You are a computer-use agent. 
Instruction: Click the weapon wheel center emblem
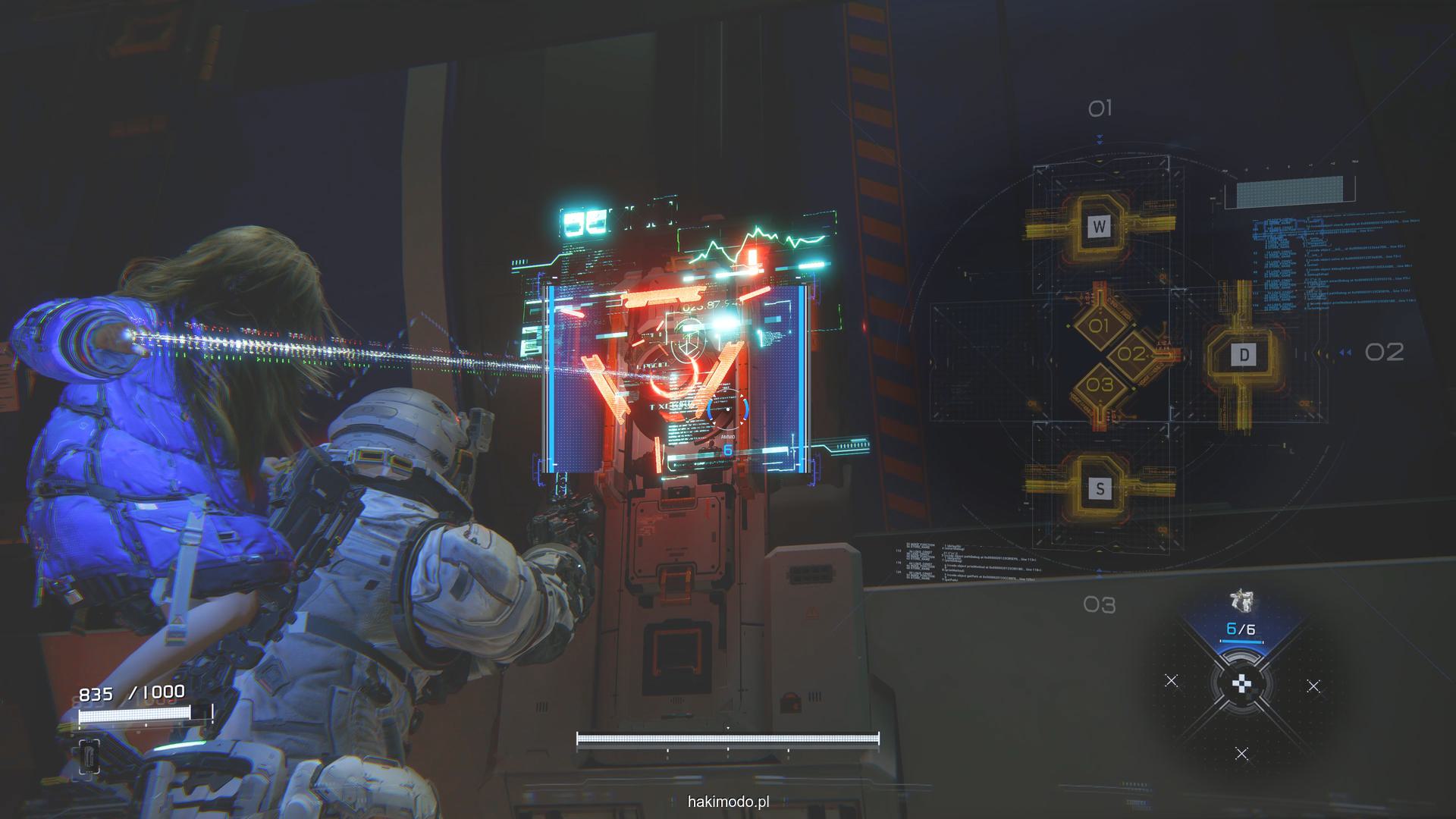coord(1241,684)
